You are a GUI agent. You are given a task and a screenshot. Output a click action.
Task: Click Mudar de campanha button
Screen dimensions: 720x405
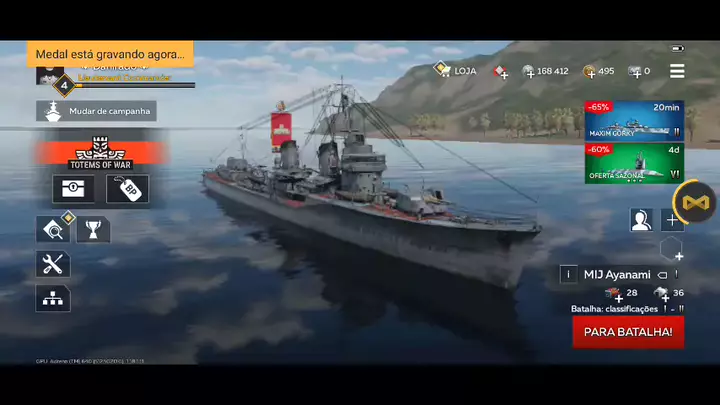pos(96,111)
